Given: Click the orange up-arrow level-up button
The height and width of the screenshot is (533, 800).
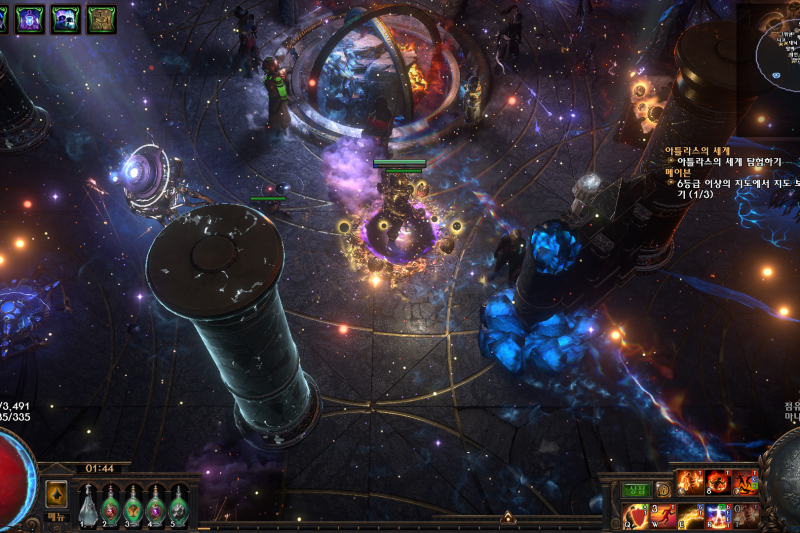Looking at the screenshot, I should (57, 494).
